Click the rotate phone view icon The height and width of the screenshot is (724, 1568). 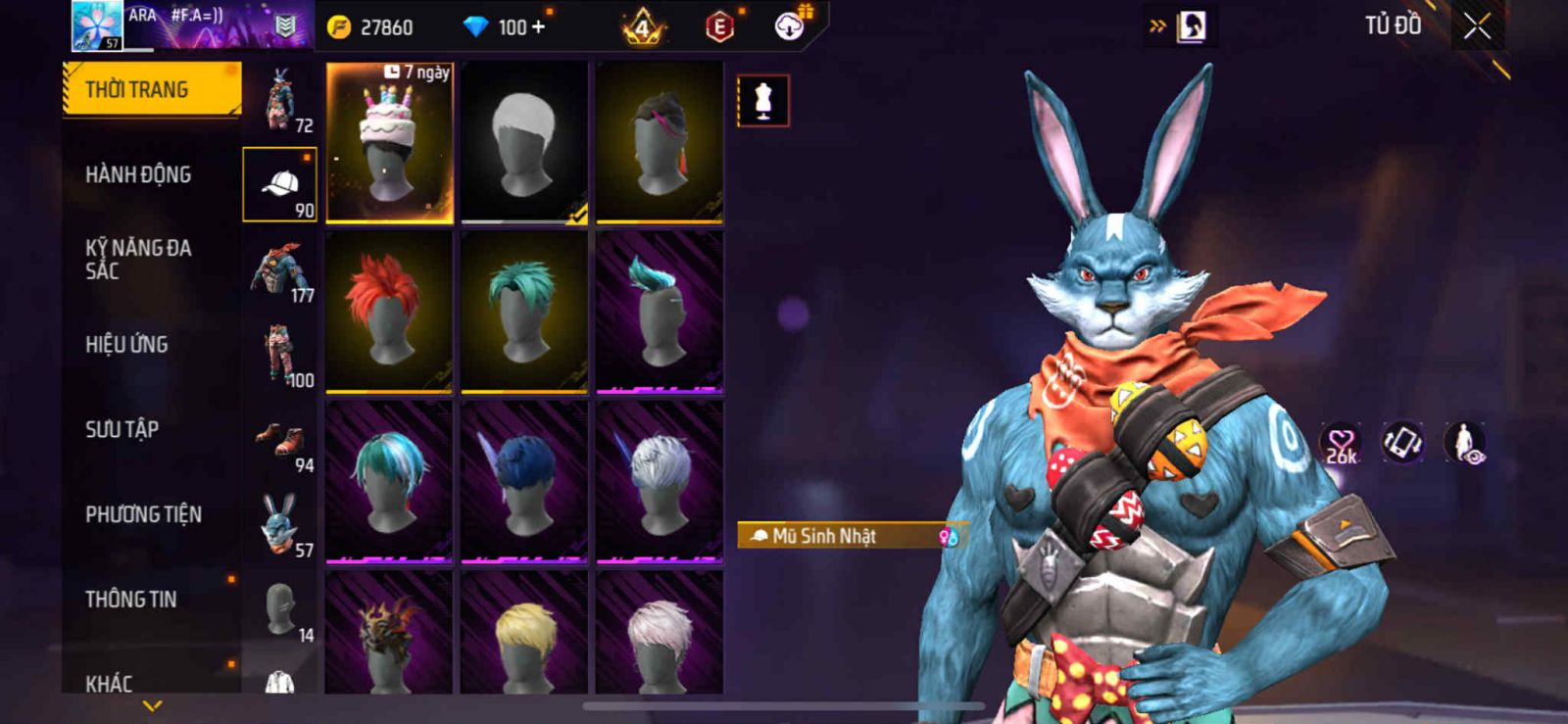[1402, 443]
